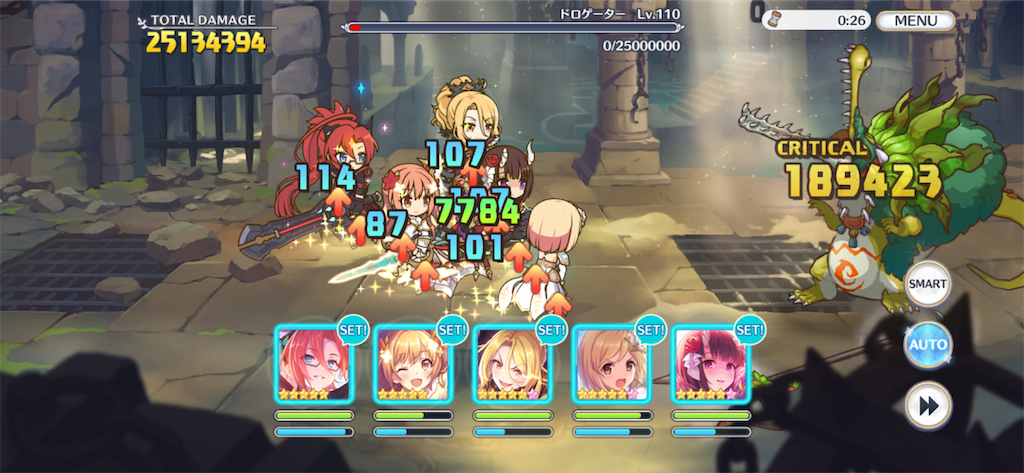Select the dark-haired character with pink roses
This screenshot has width=1024, height=473.
click(710, 364)
